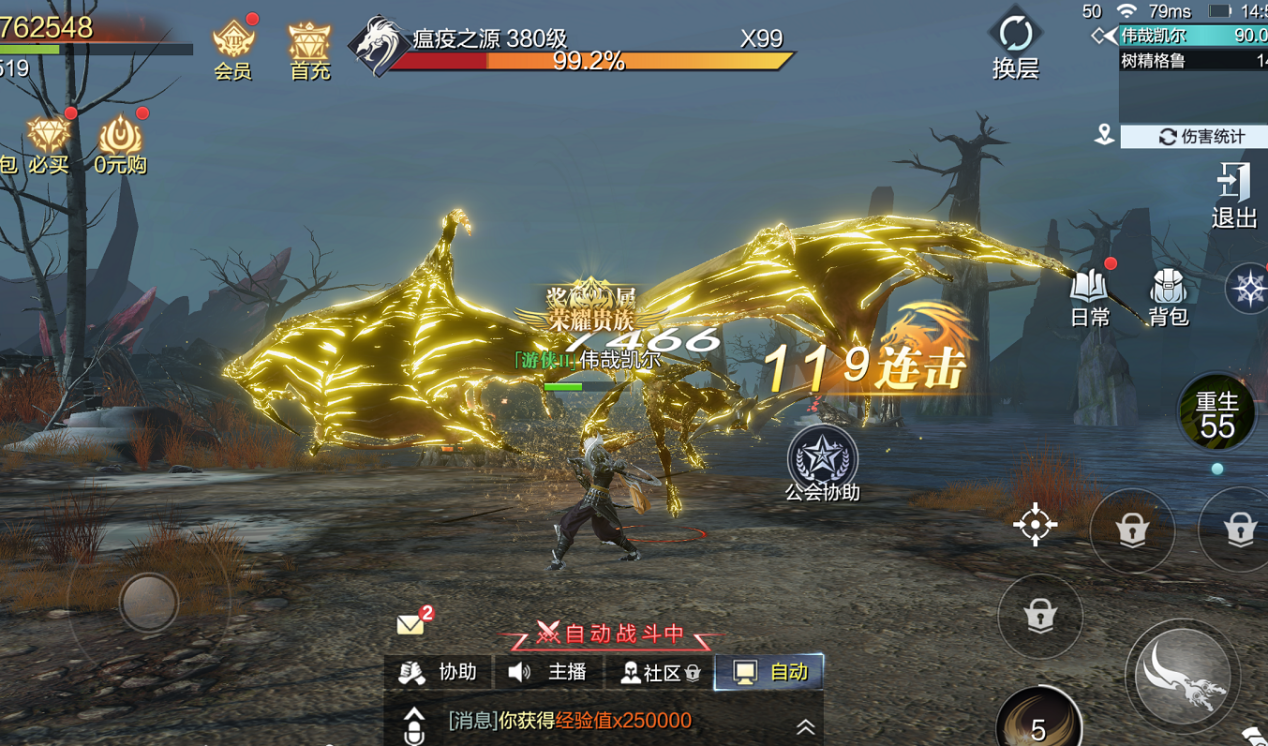Open the 日常 daily quests book
Screen dimensions: 1268x746
pos(1089,295)
